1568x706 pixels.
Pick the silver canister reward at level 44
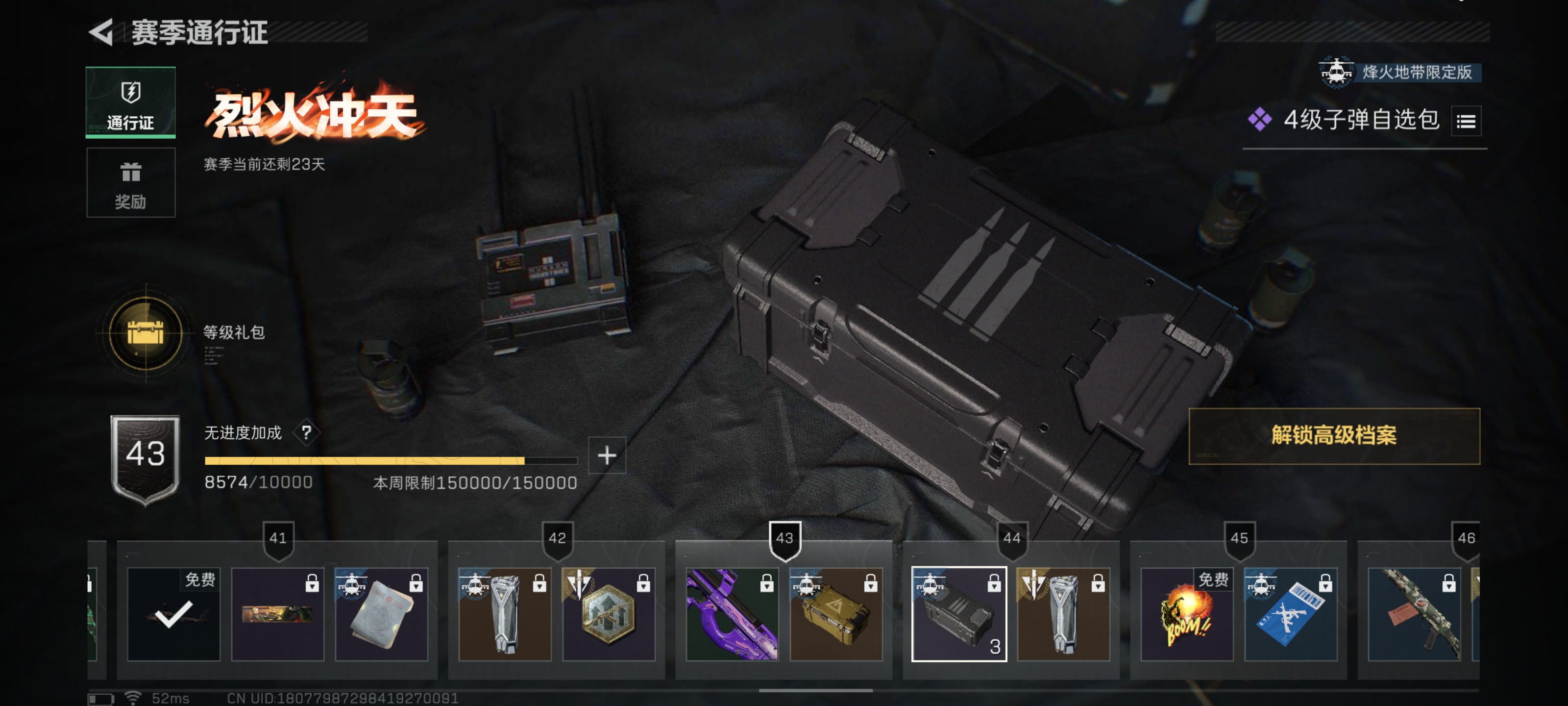coord(1063,613)
